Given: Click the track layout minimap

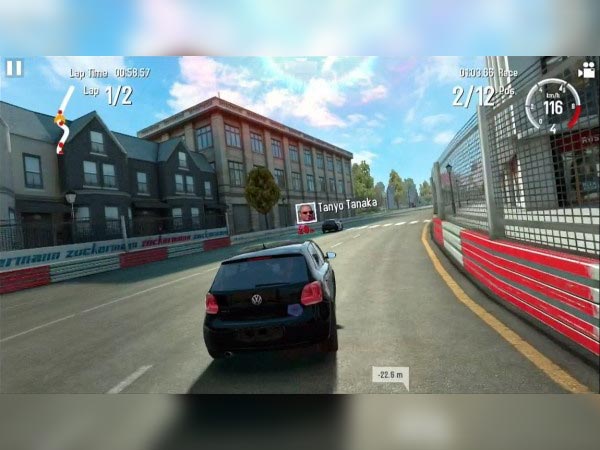Looking at the screenshot, I should pyautogui.click(x=62, y=118).
